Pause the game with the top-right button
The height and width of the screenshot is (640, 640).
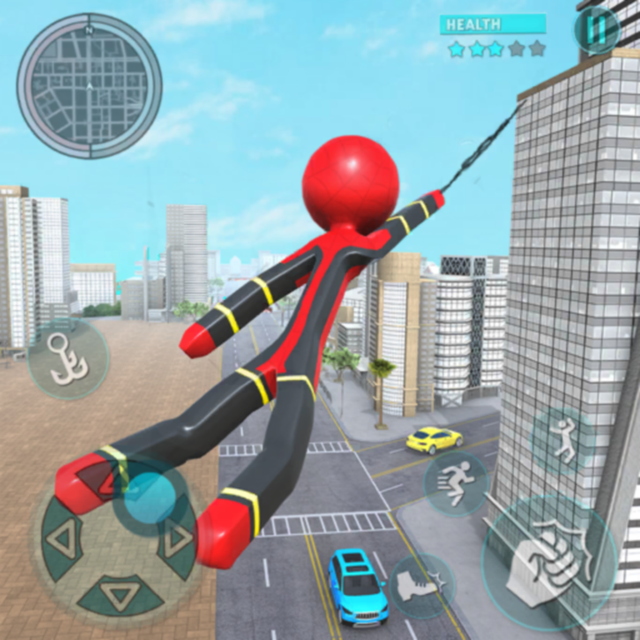click(597, 31)
